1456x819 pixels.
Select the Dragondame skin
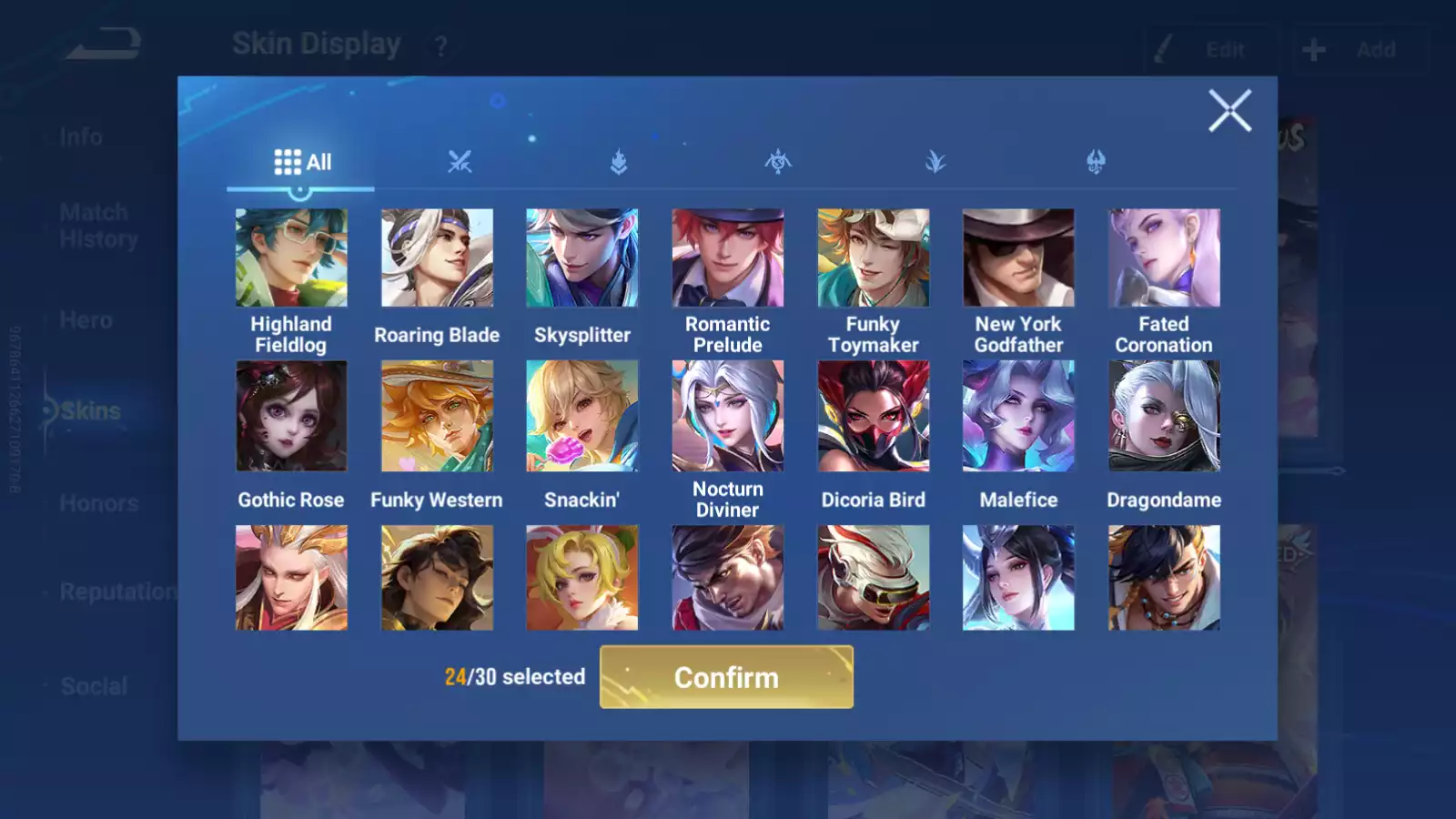pos(1164,416)
